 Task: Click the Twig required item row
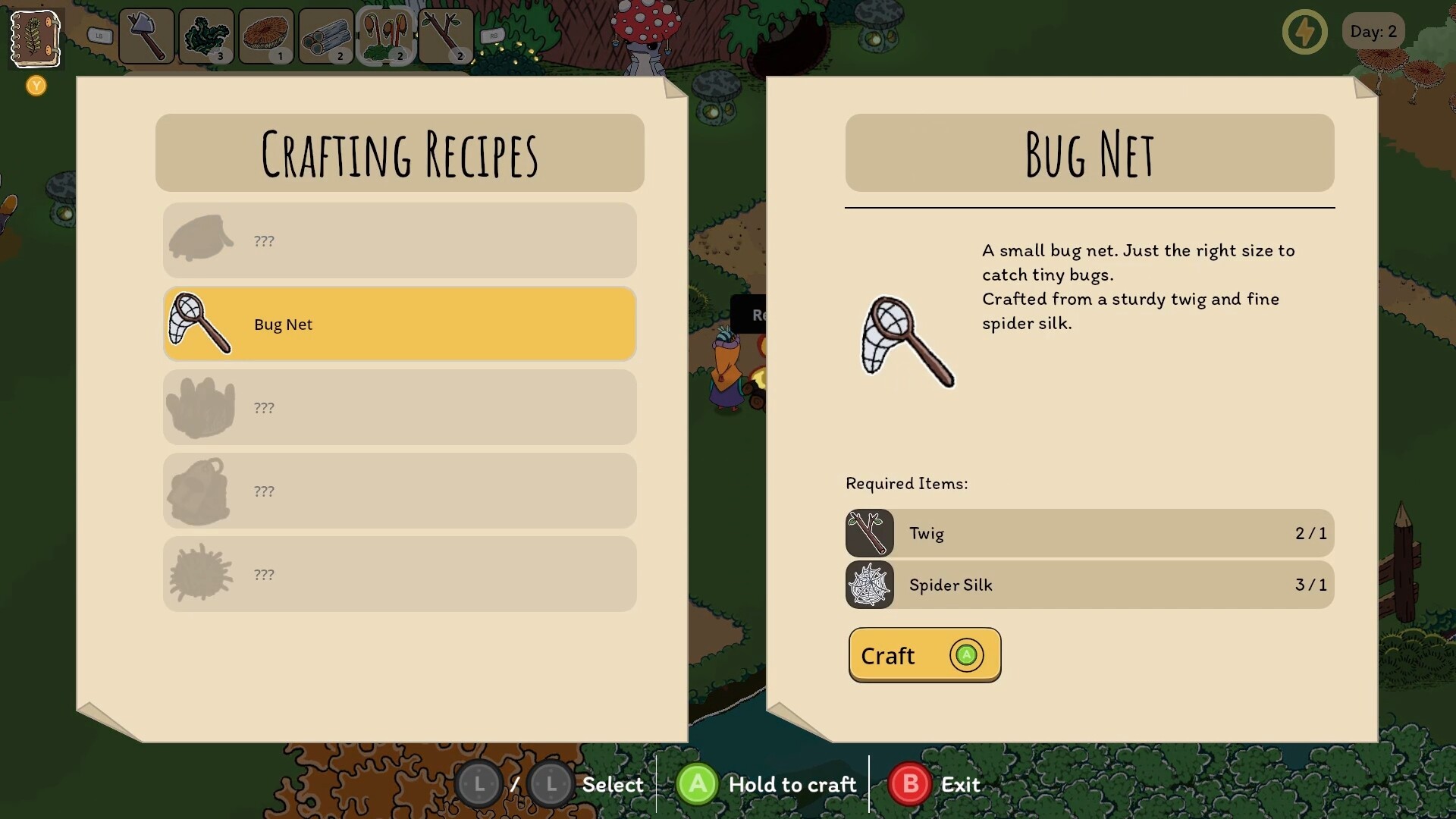[1090, 534]
